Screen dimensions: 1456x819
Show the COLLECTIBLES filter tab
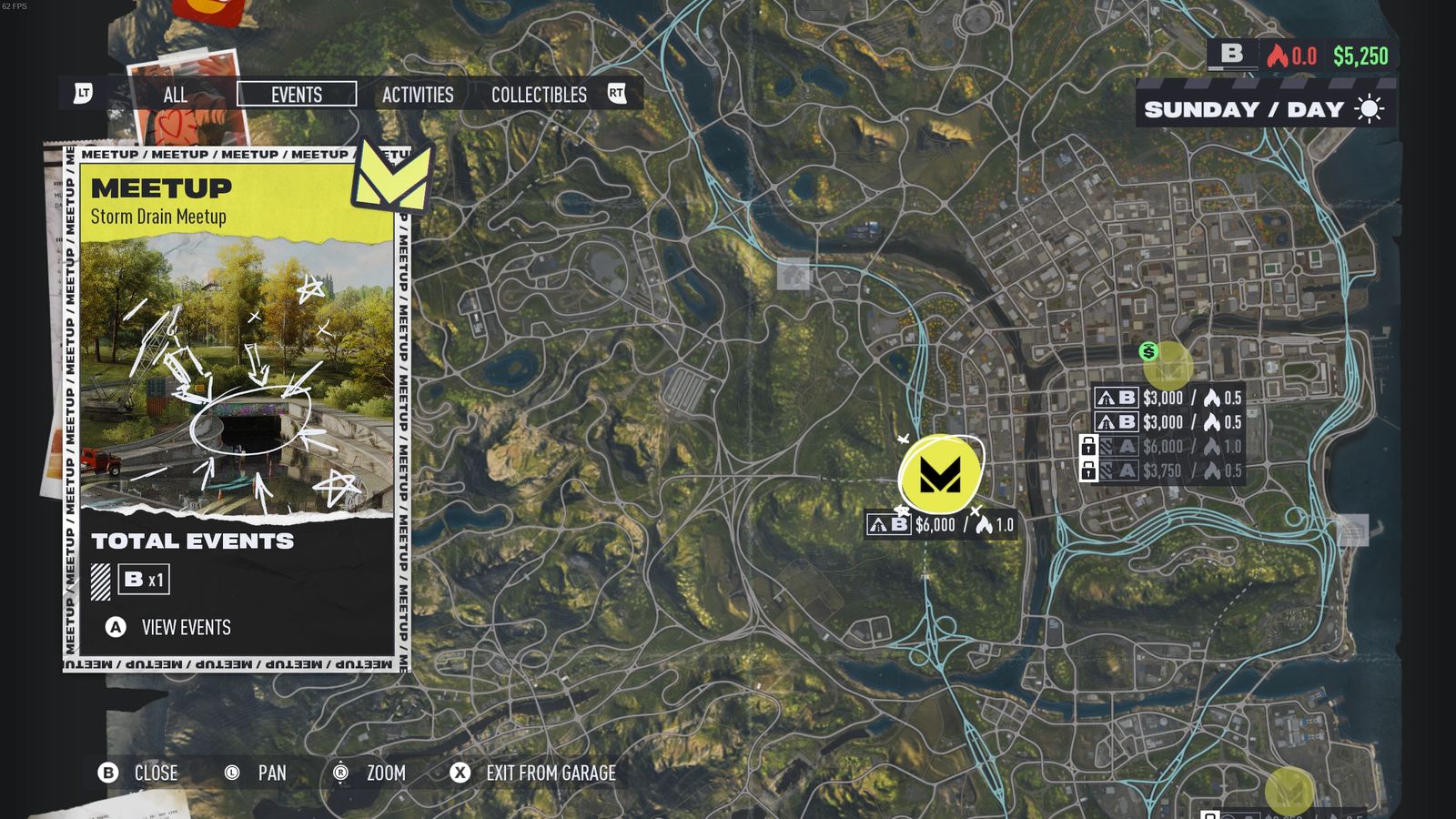pos(539,95)
